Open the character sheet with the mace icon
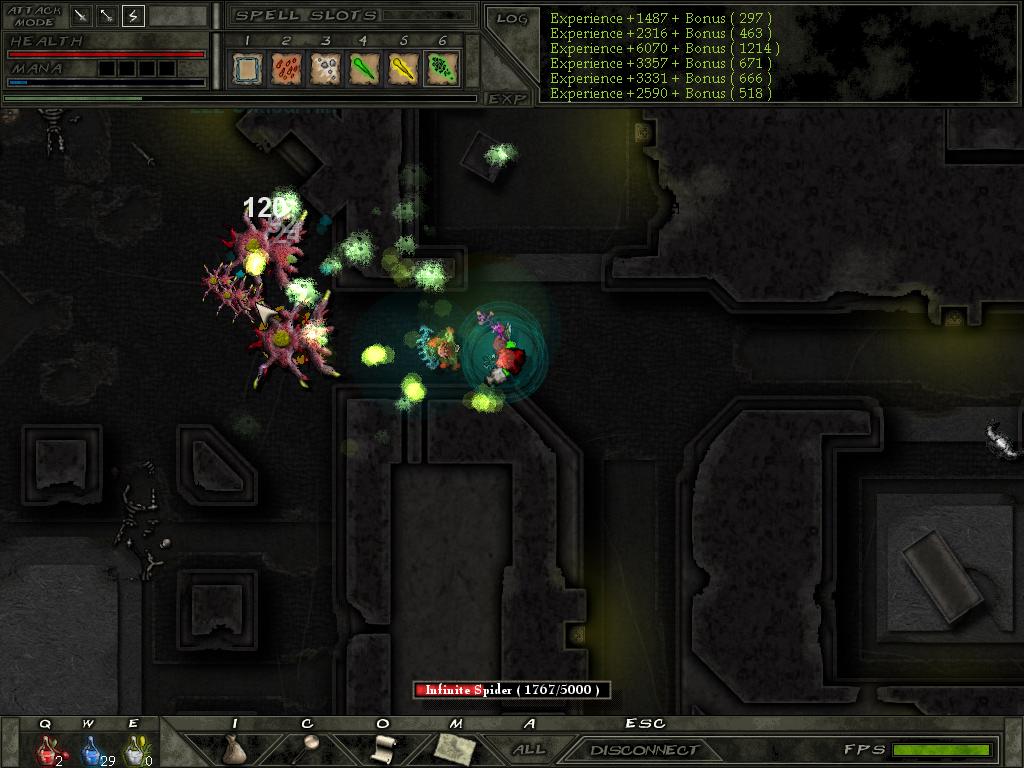 tap(309, 746)
